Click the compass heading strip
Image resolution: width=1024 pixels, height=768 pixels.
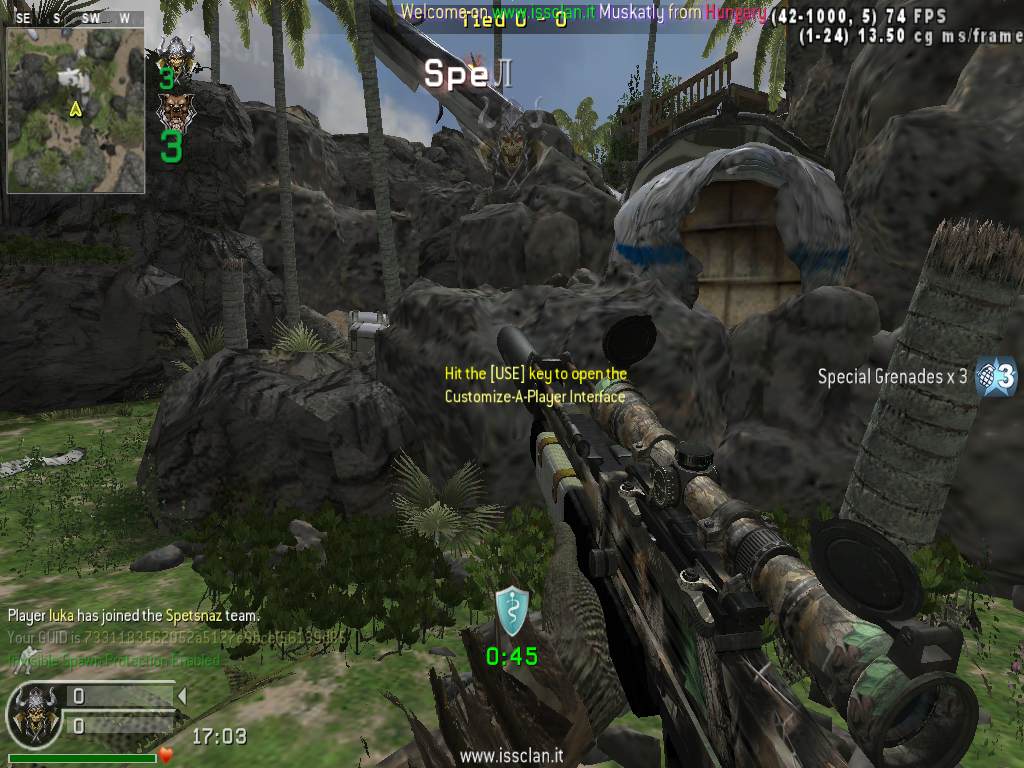pyautogui.click(x=74, y=18)
